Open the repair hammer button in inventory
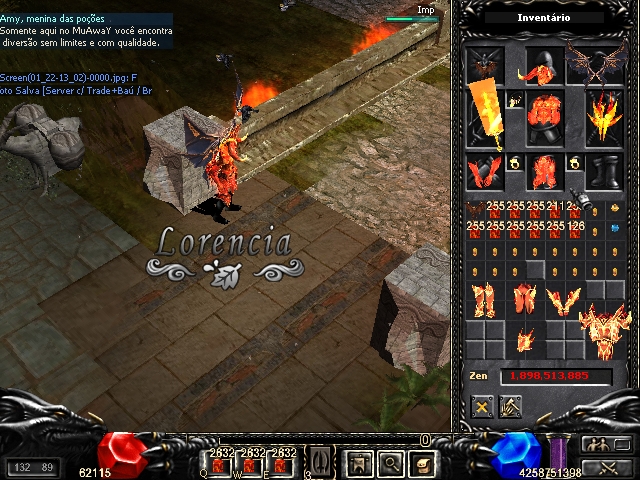The image size is (640, 480). [x=511, y=406]
